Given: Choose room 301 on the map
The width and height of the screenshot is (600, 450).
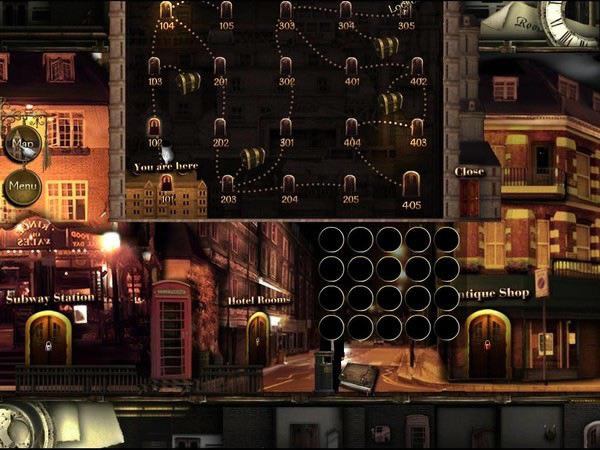Looking at the screenshot, I should [x=287, y=128].
